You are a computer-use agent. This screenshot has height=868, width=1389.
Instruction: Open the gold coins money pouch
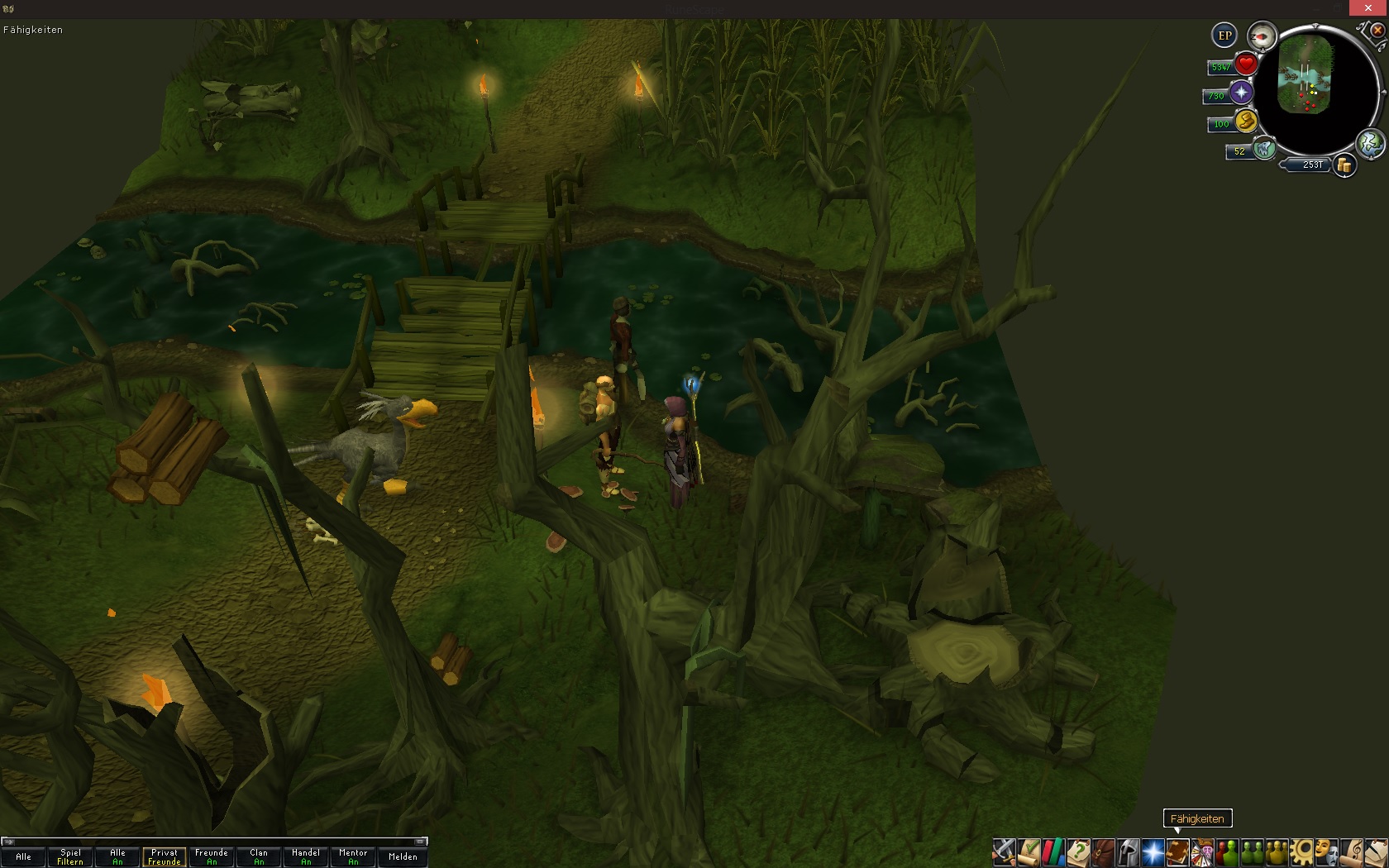pos(1345,165)
